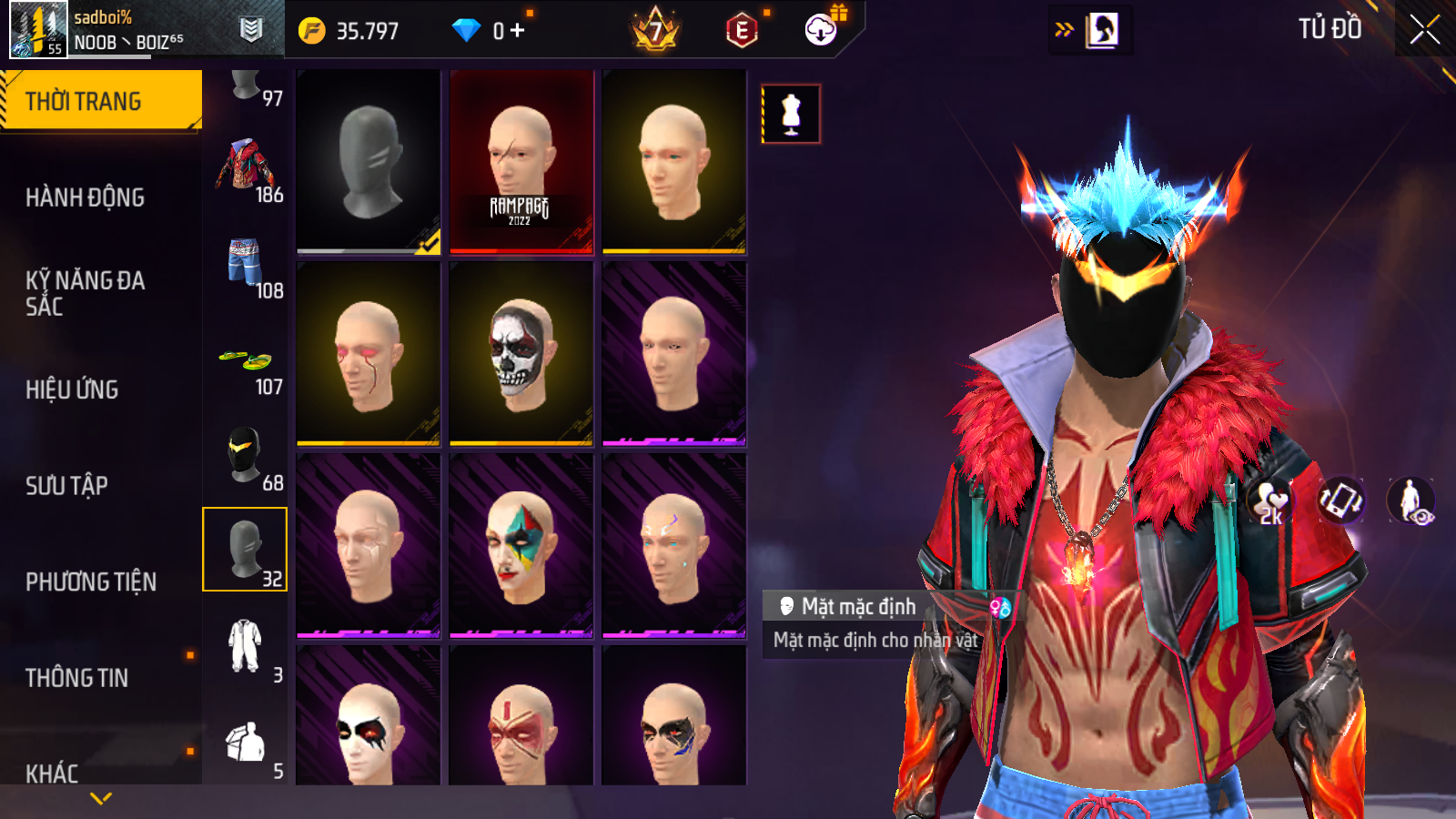Select the HIỆU ỨNG category
This screenshot has width=1456, height=819.
coord(72,389)
